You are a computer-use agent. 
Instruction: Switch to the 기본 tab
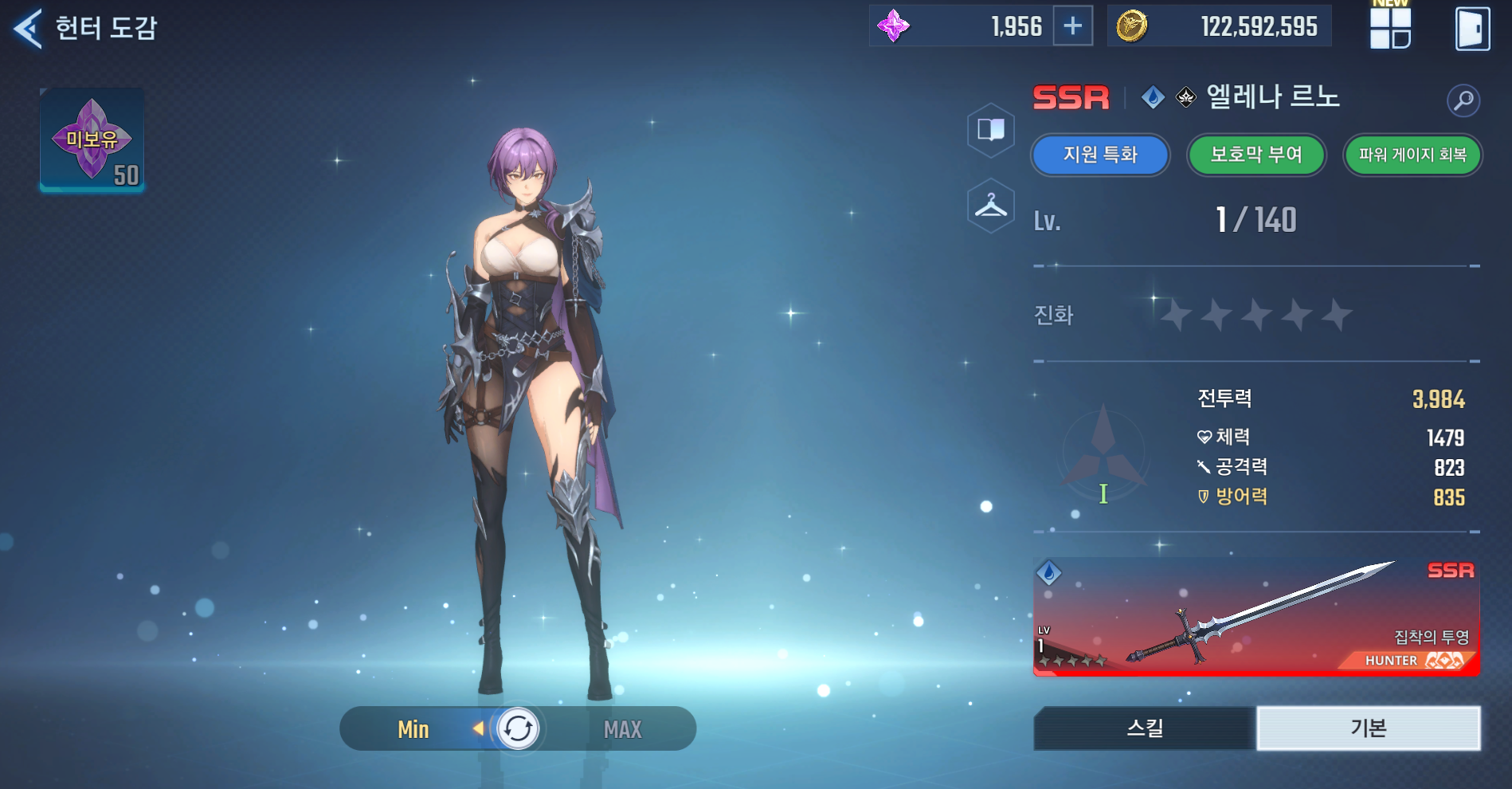[1368, 728]
